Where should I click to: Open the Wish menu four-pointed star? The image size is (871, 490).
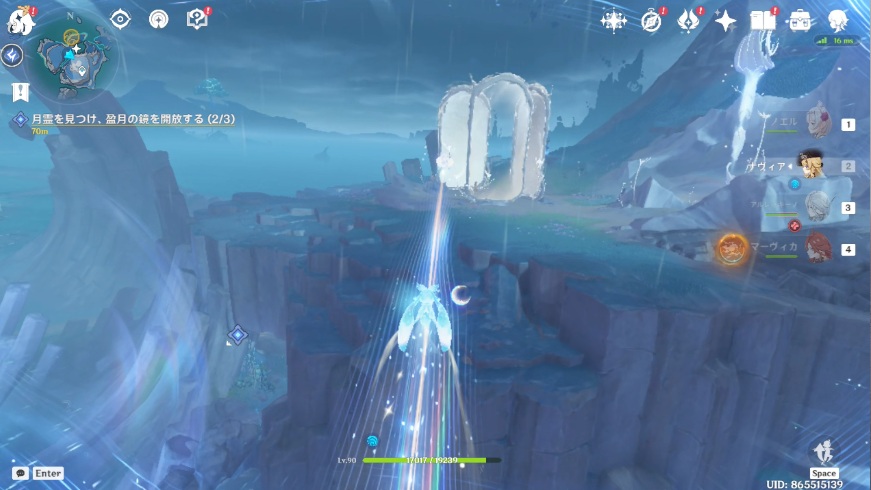pos(726,20)
